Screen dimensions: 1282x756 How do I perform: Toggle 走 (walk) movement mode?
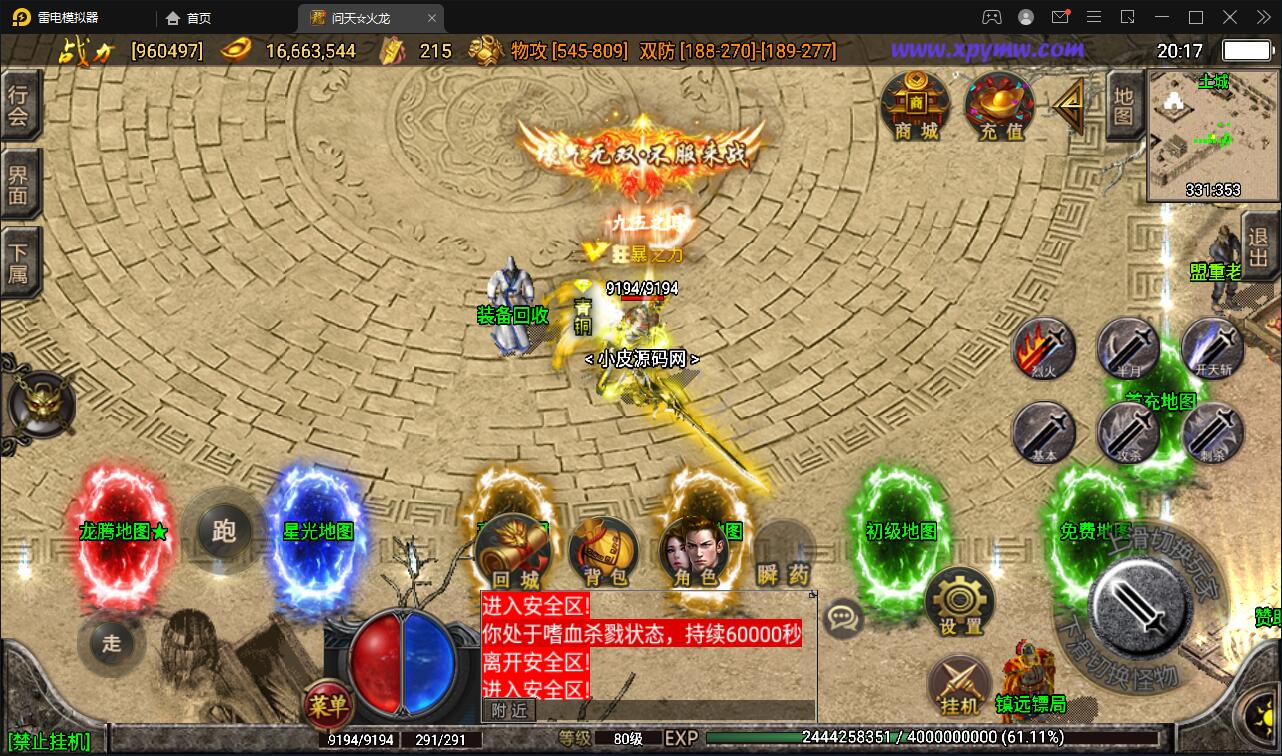pyautogui.click(x=111, y=644)
